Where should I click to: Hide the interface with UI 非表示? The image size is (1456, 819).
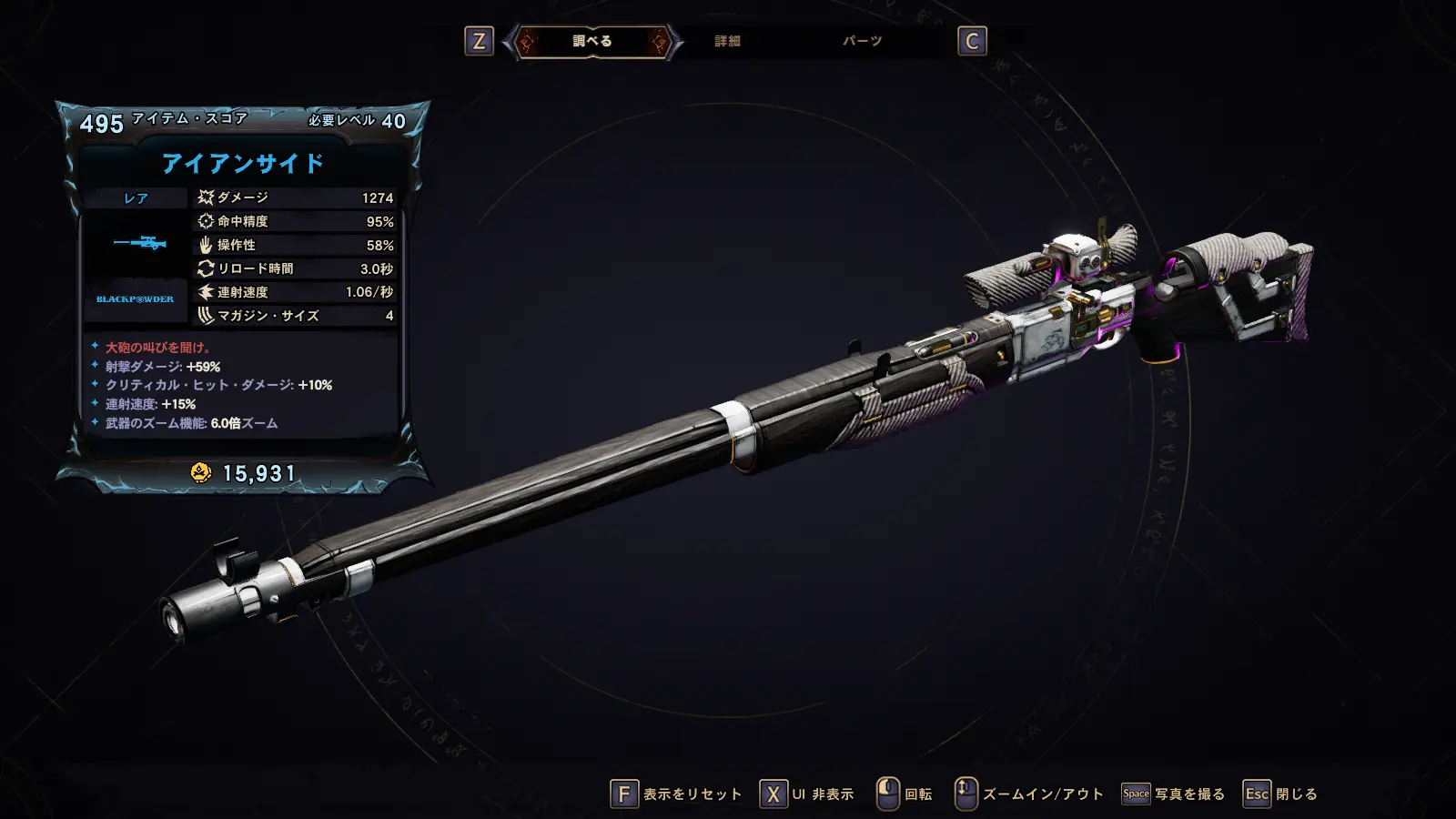(x=807, y=794)
